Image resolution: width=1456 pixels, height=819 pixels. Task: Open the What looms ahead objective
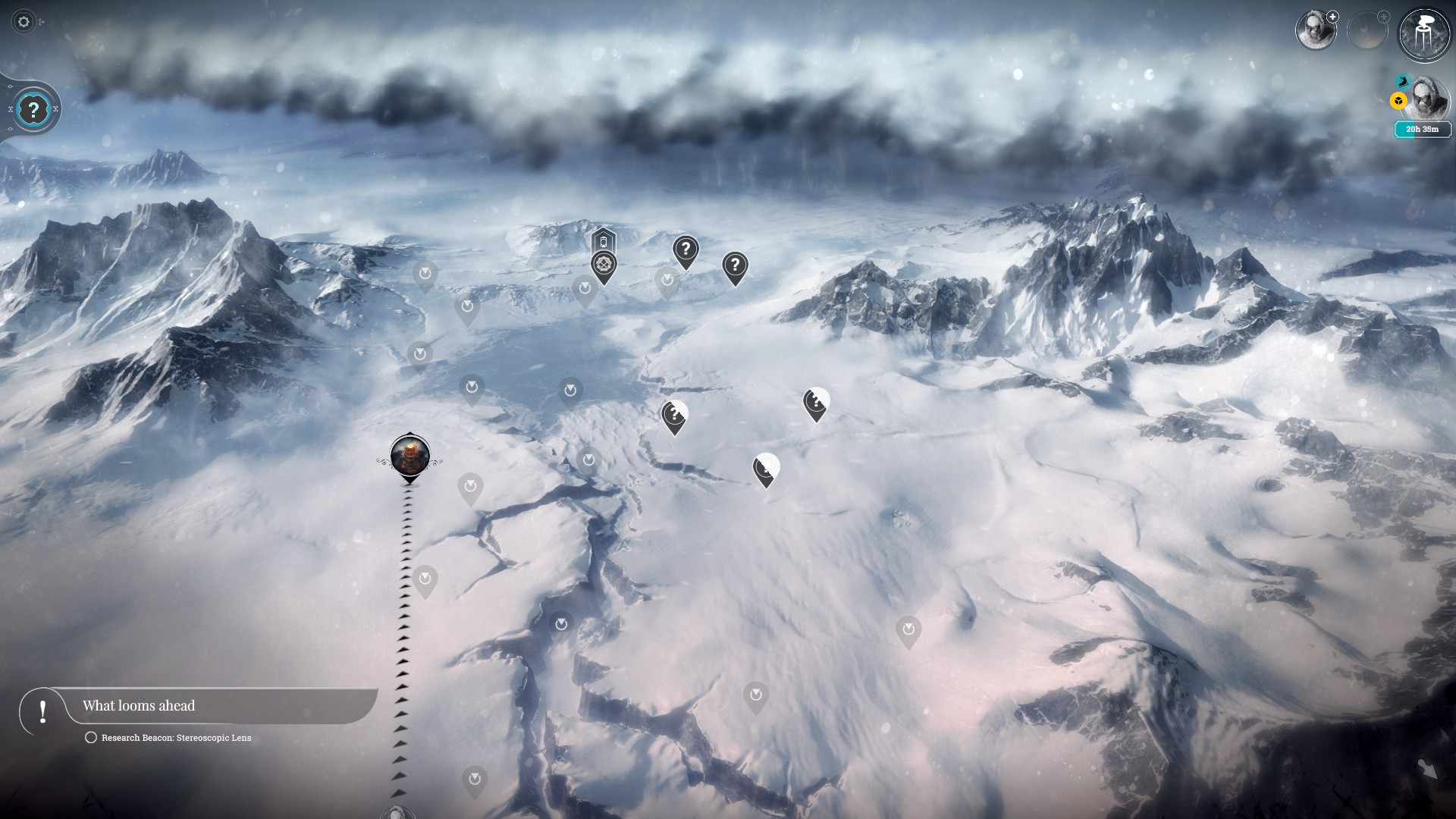click(139, 706)
